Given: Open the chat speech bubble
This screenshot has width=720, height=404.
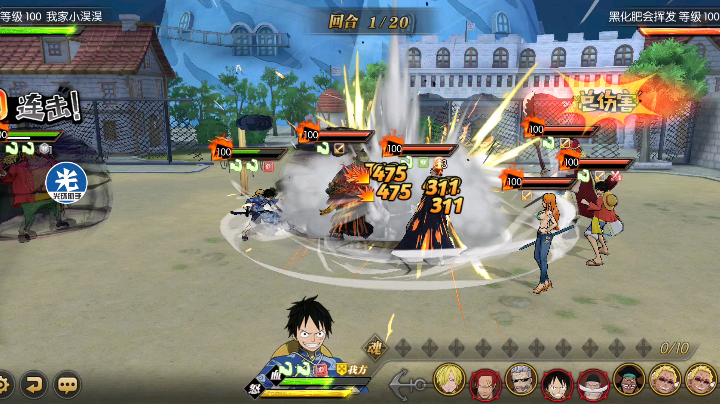Looking at the screenshot, I should click(x=67, y=383).
